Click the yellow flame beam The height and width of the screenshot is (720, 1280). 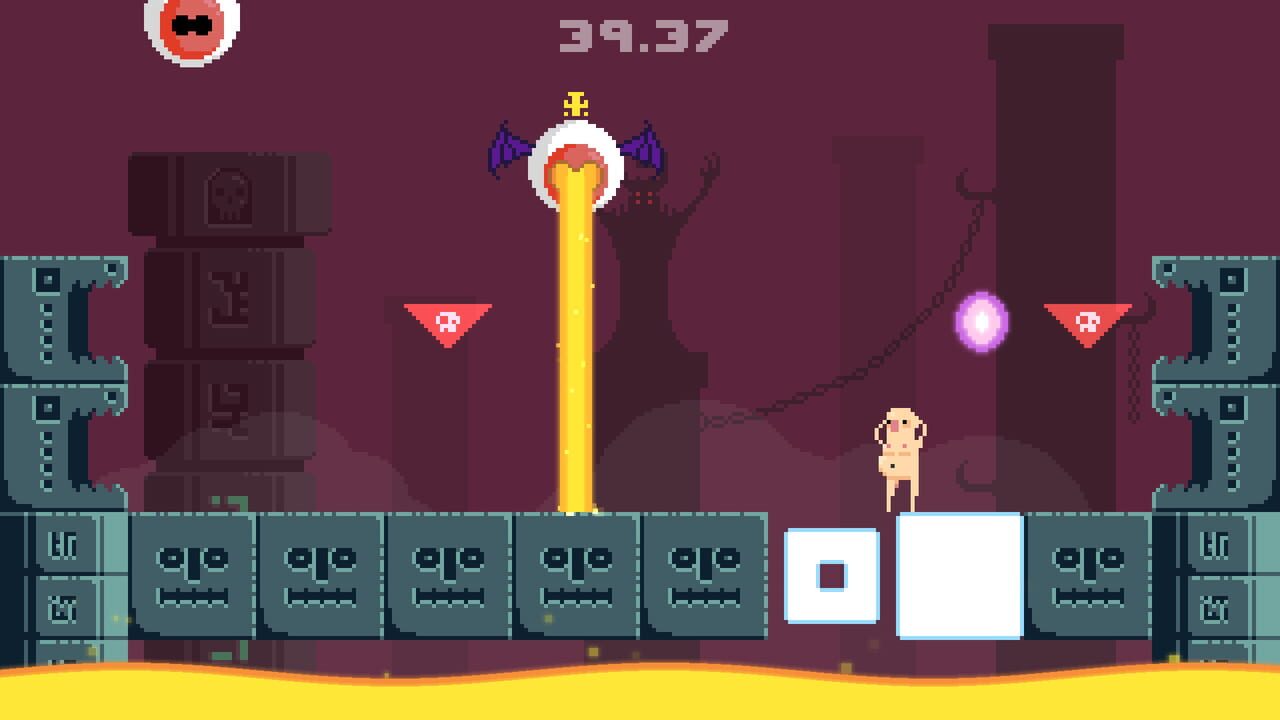(575, 350)
